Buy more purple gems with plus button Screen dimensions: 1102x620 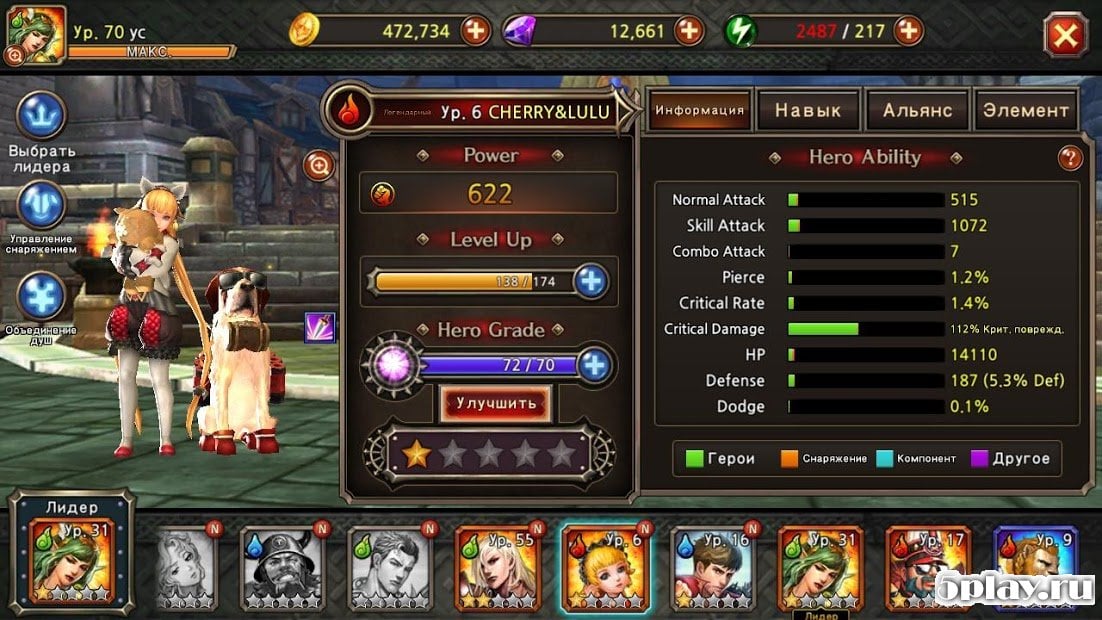point(689,31)
